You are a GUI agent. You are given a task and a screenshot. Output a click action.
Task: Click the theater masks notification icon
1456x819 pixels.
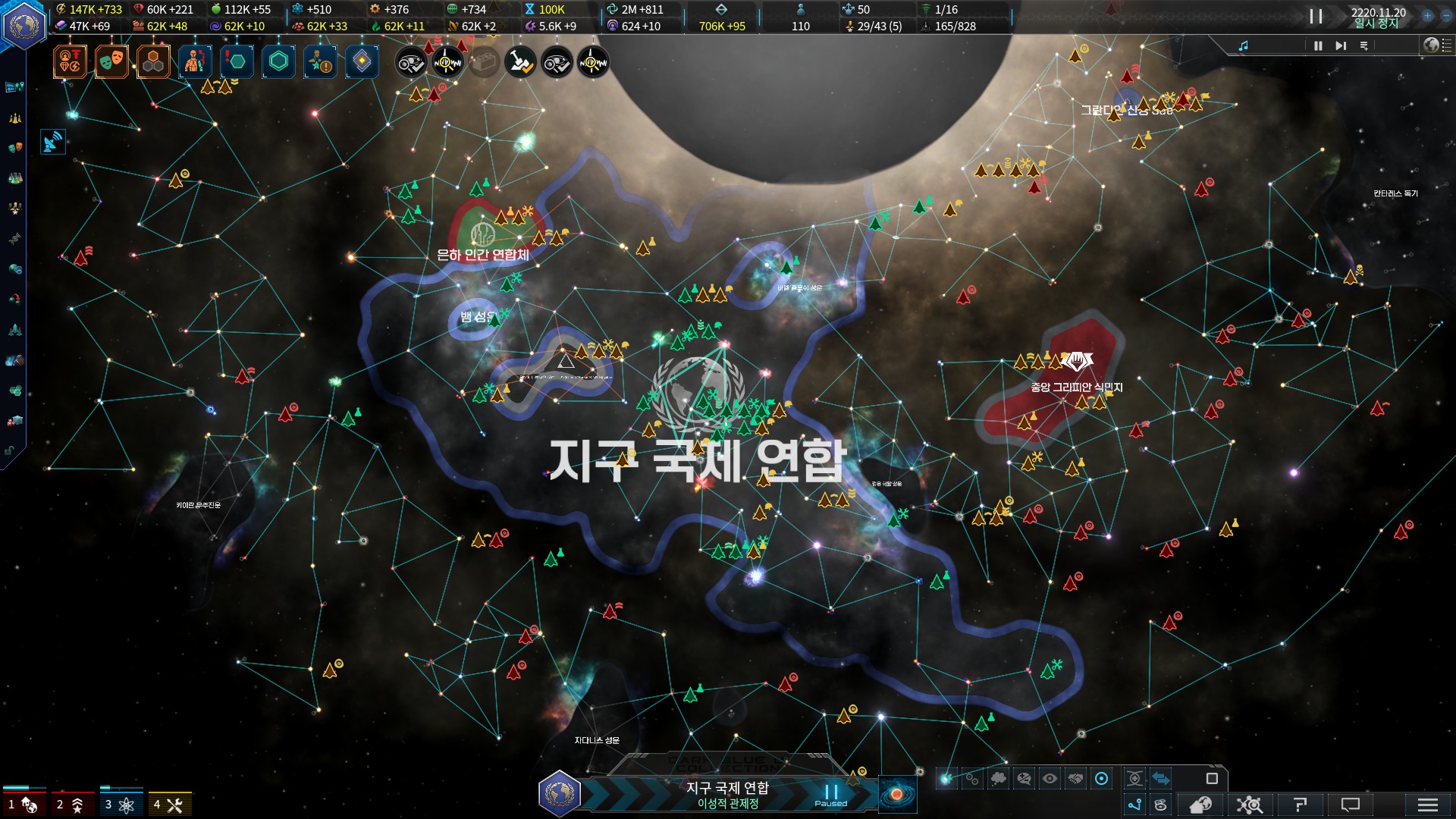tap(111, 61)
